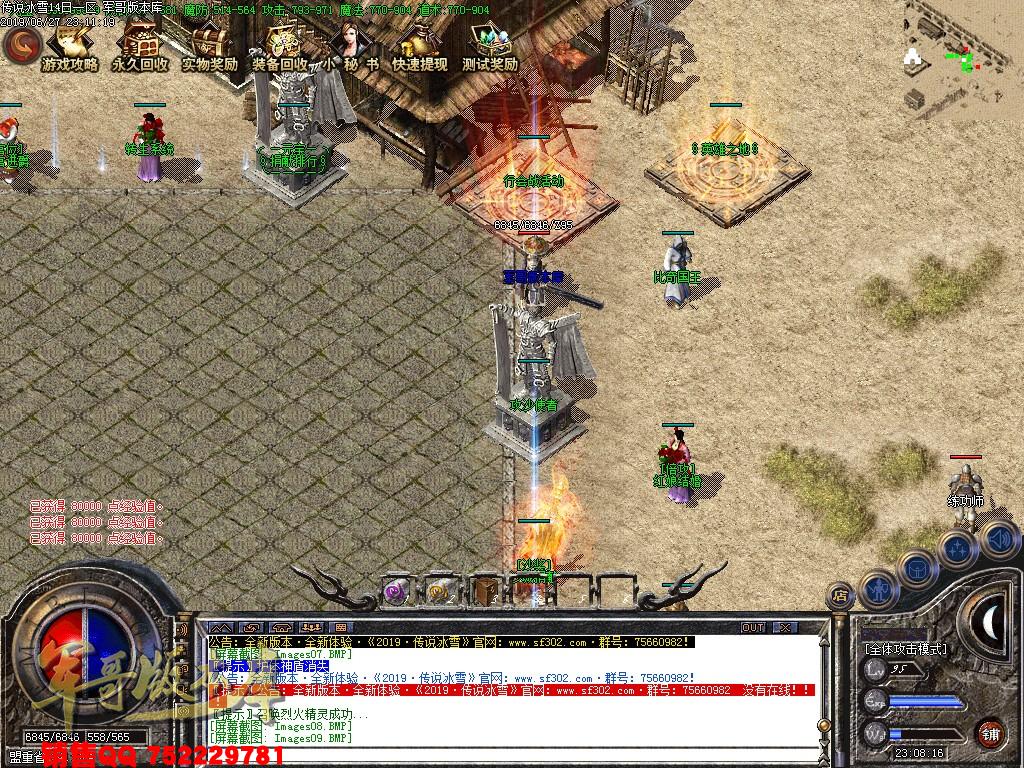
Task: Click the OUT button on chat panel
Action: tap(753, 627)
